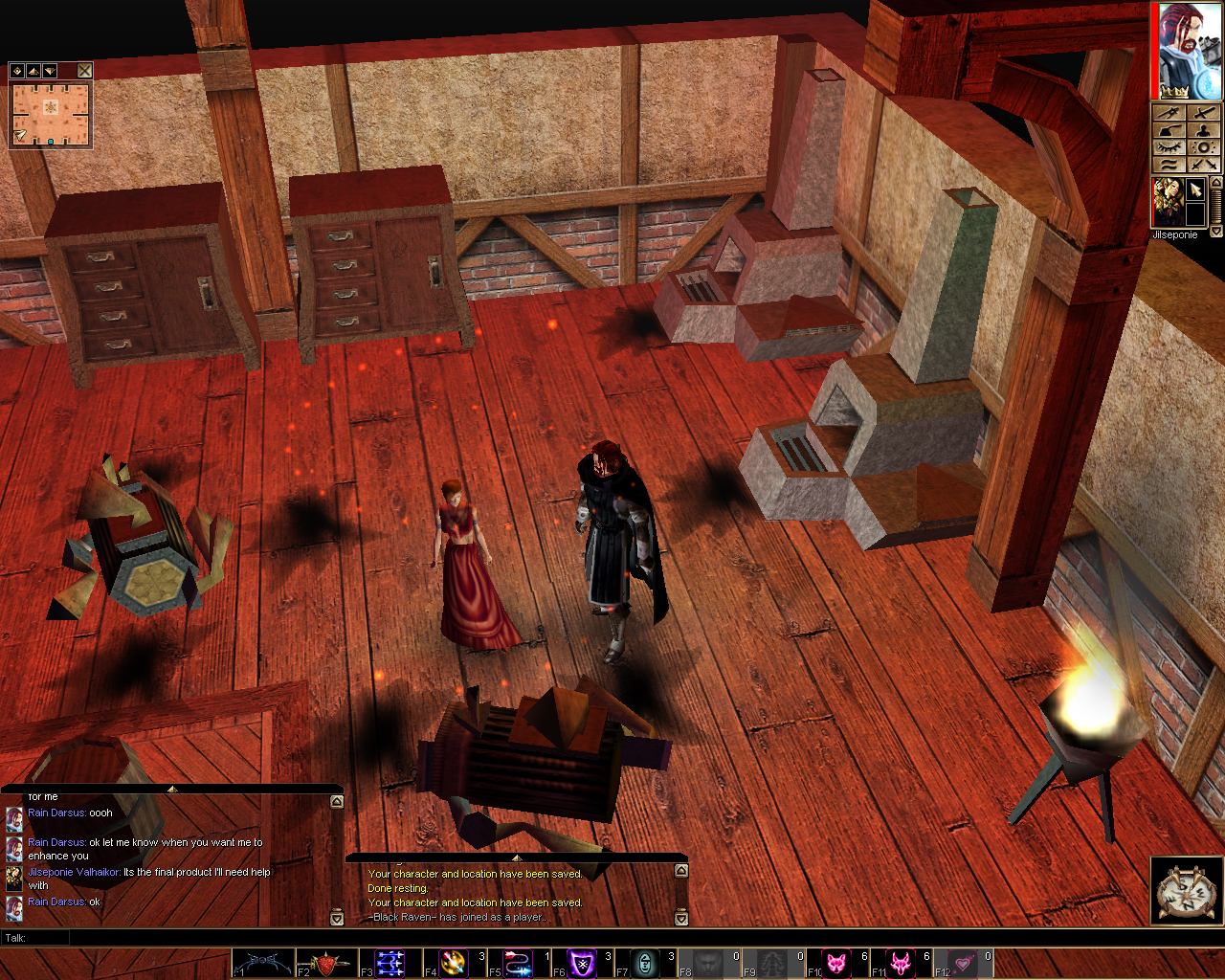Screen dimensions: 1225x980
Task: Select Jilseponie's party portrait
Action: pyautogui.click(x=1167, y=203)
